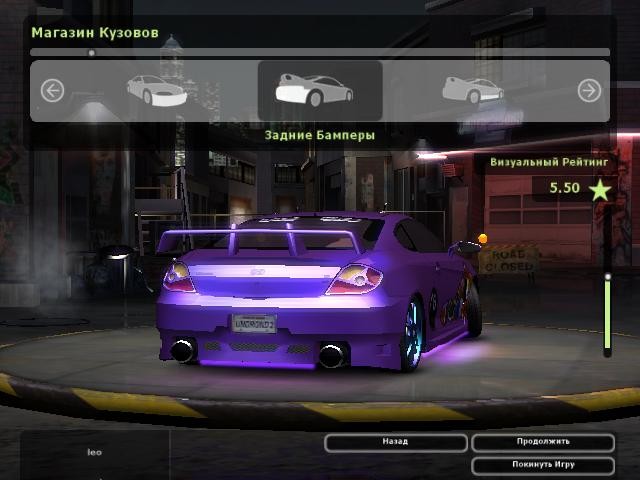Go back with the Назад button

point(395,442)
